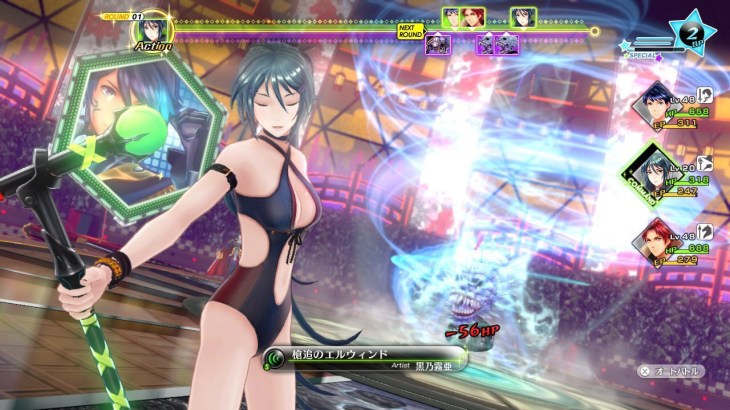The image size is (730, 410).
Task: Click the blue-haired ally in the turn order
Action: click(452, 17)
